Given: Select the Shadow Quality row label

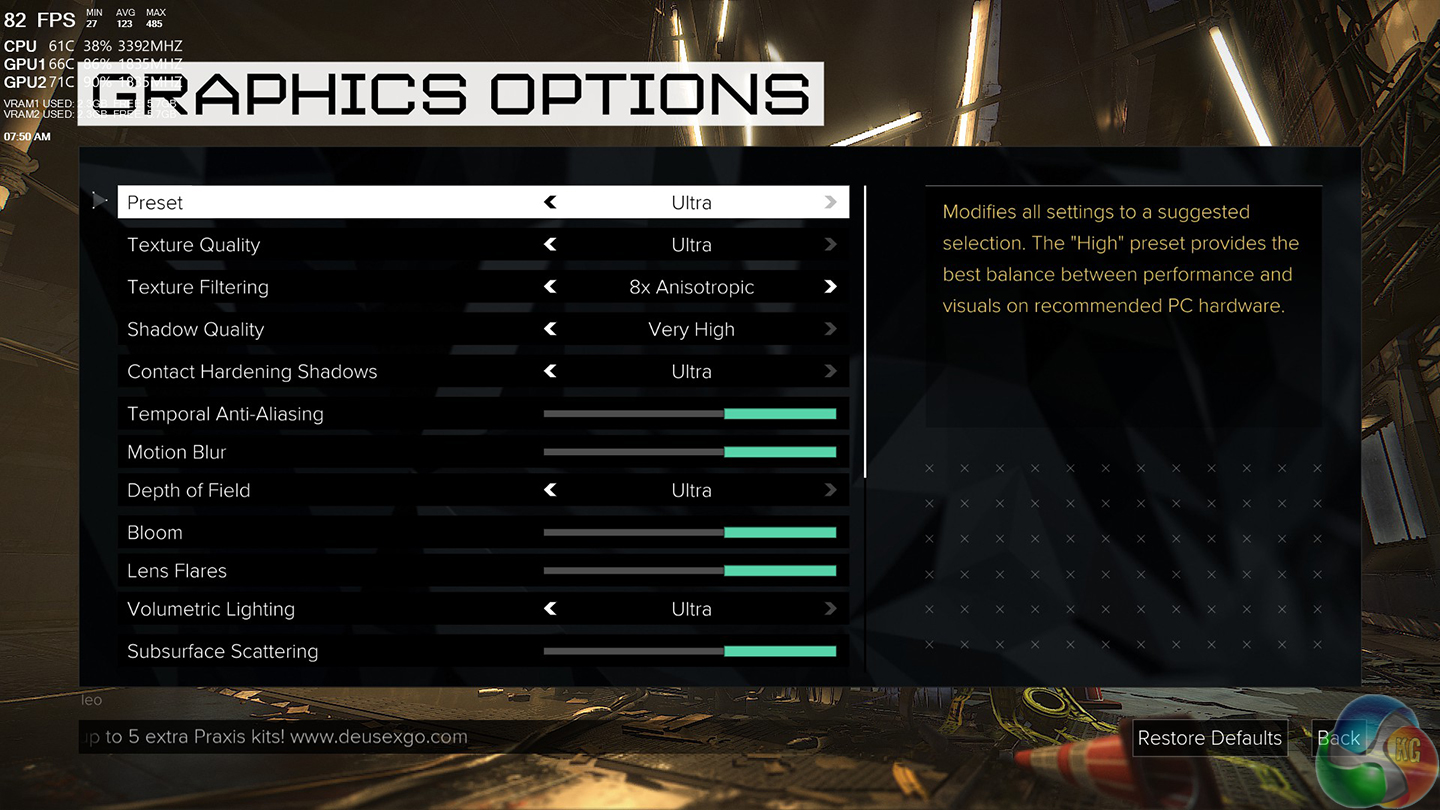Looking at the screenshot, I should [x=196, y=330].
